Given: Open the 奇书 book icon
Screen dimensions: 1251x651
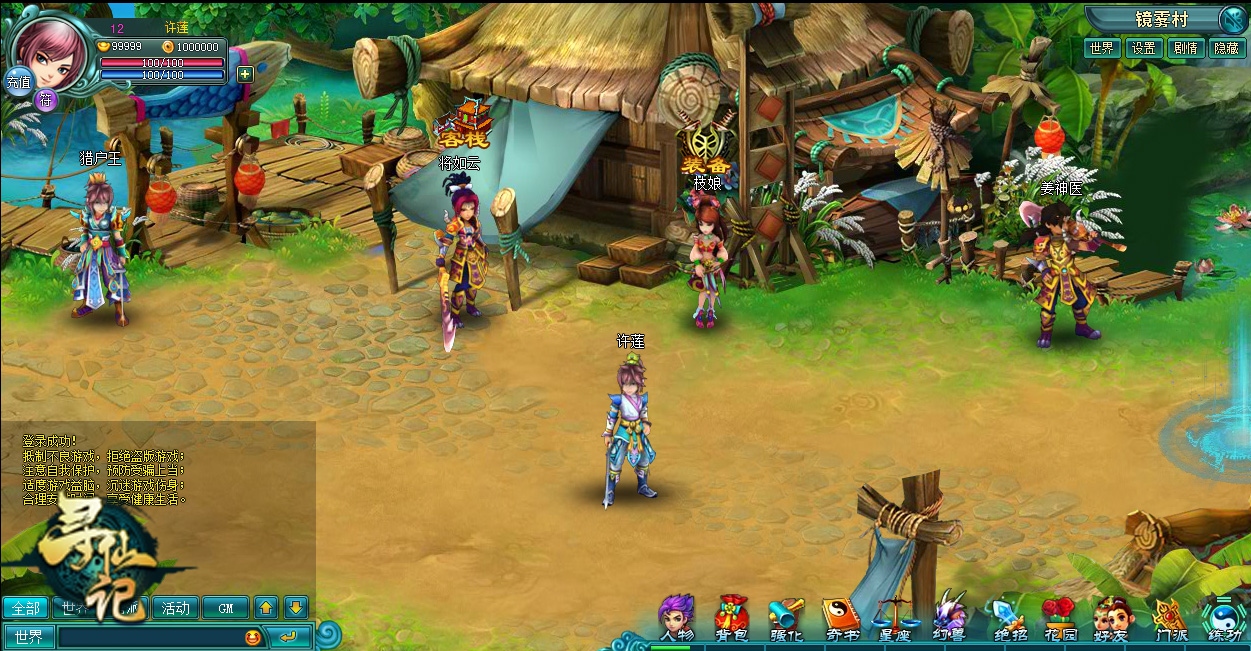Looking at the screenshot, I should tap(840, 615).
